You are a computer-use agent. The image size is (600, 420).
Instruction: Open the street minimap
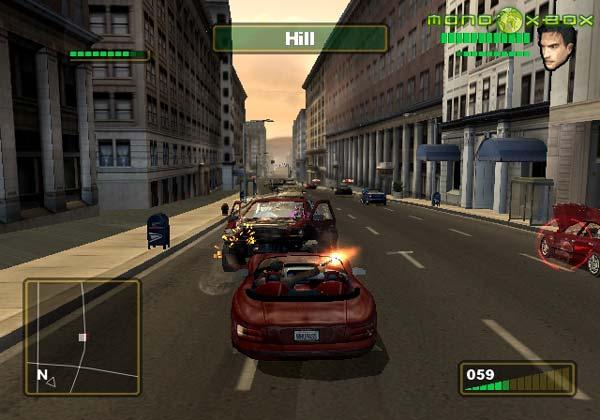coord(82,337)
